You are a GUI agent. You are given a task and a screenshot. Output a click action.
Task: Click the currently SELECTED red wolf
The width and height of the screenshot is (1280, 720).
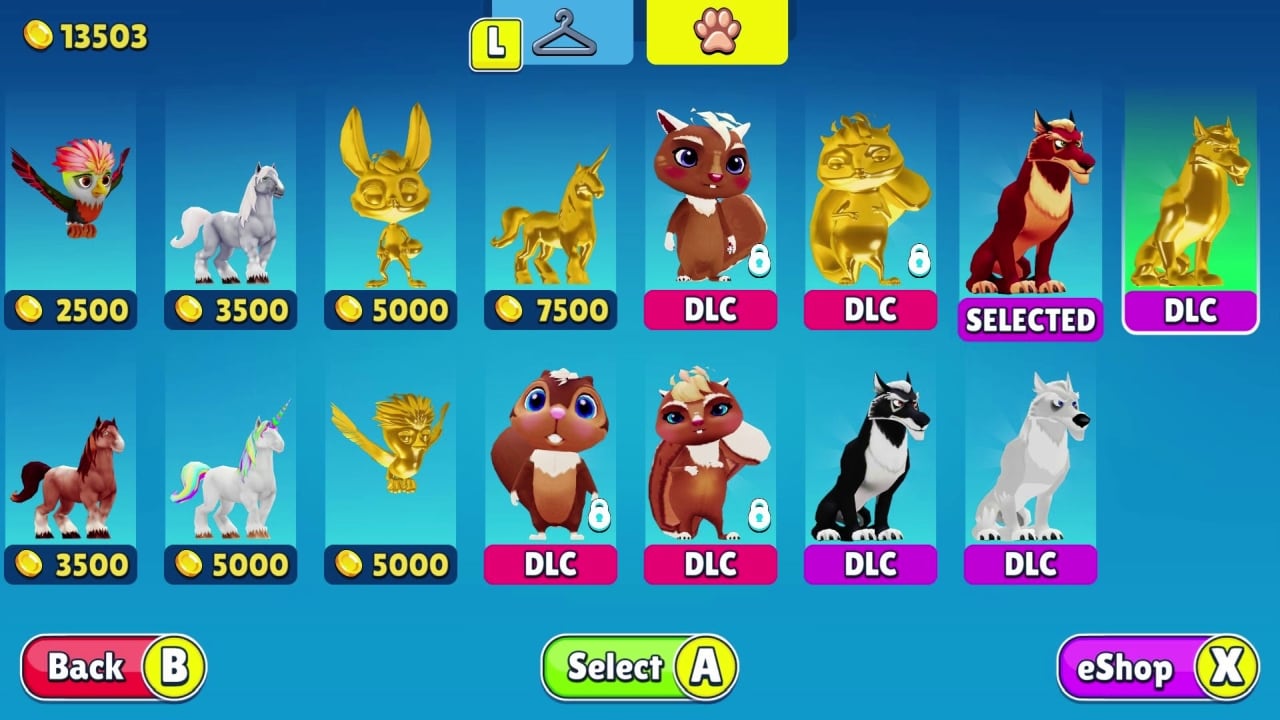[1030, 200]
